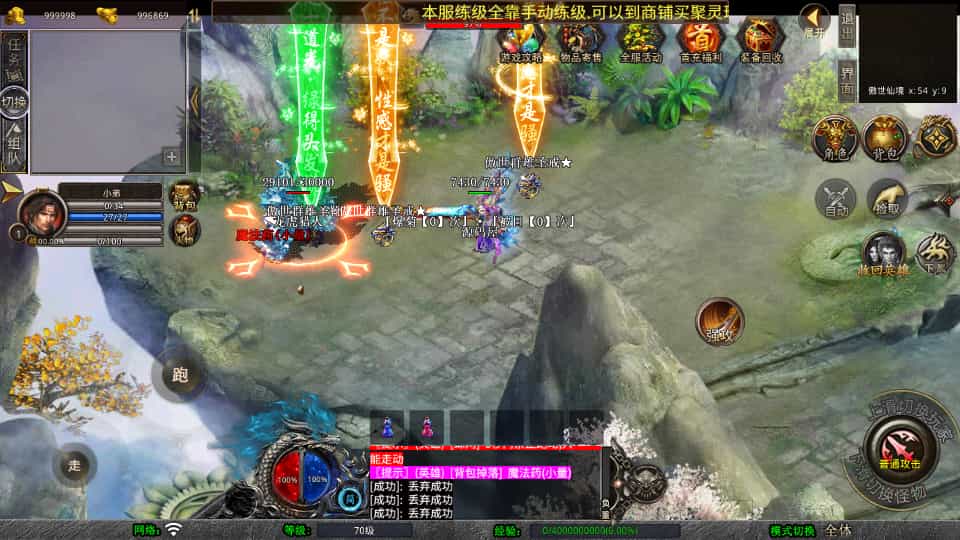Screen dimensions: 960x540
Task: Tap the 跑 run button
Action: pos(179,375)
